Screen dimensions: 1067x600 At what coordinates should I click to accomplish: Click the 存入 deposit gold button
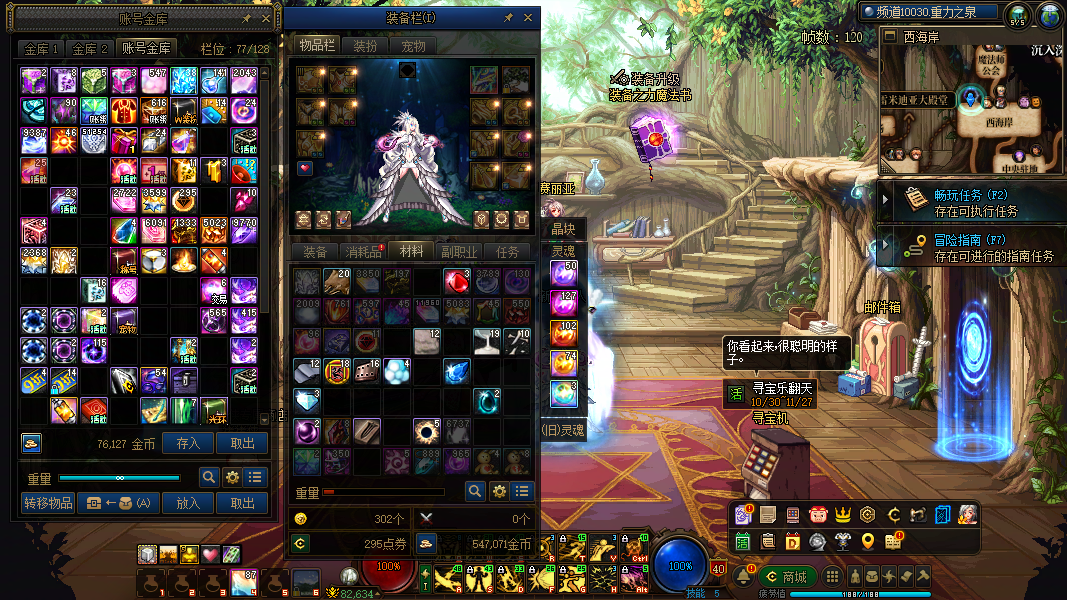[x=188, y=443]
